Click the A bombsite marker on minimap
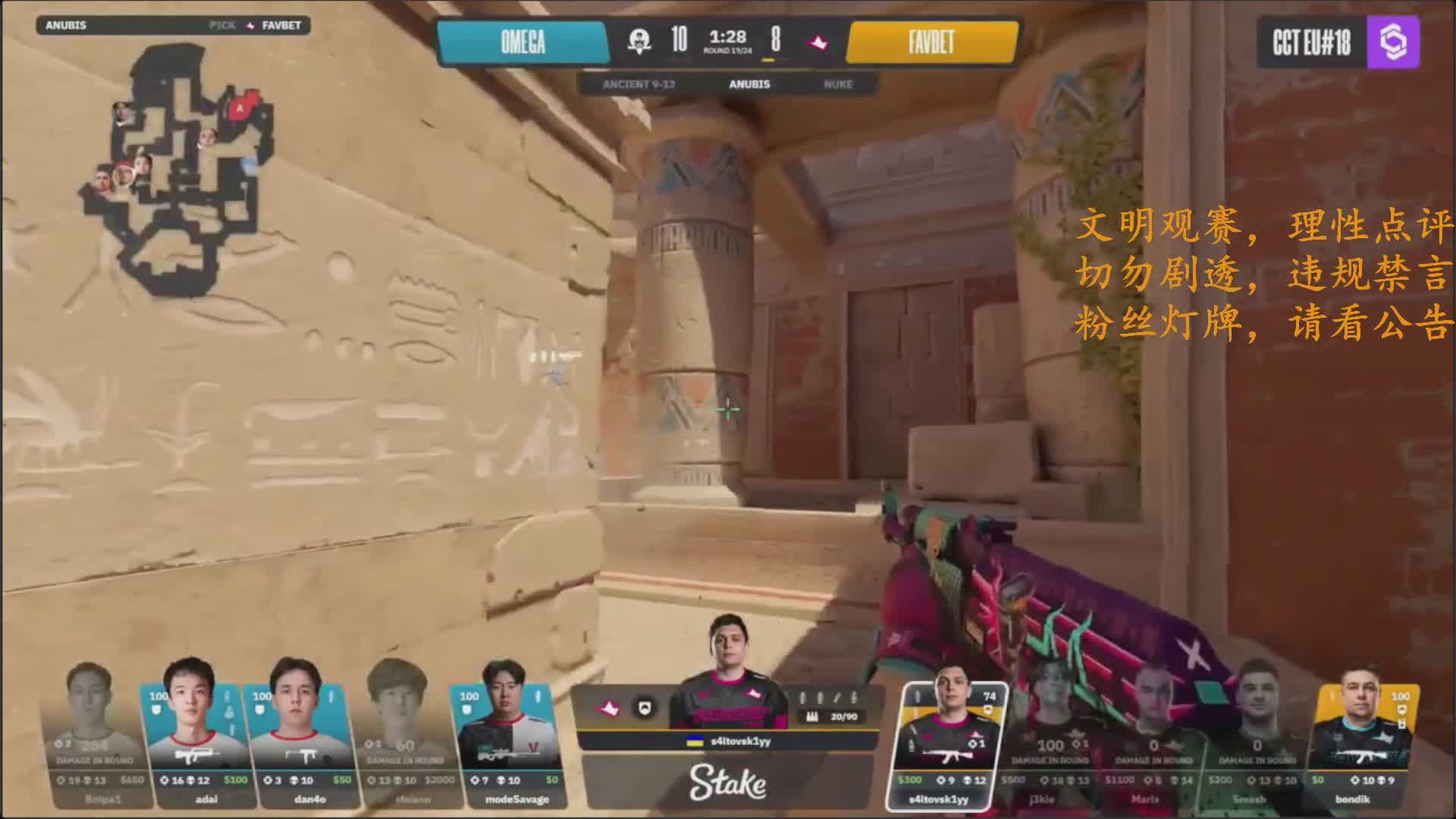Viewport: 1456px width, 819px height. pyautogui.click(x=240, y=108)
